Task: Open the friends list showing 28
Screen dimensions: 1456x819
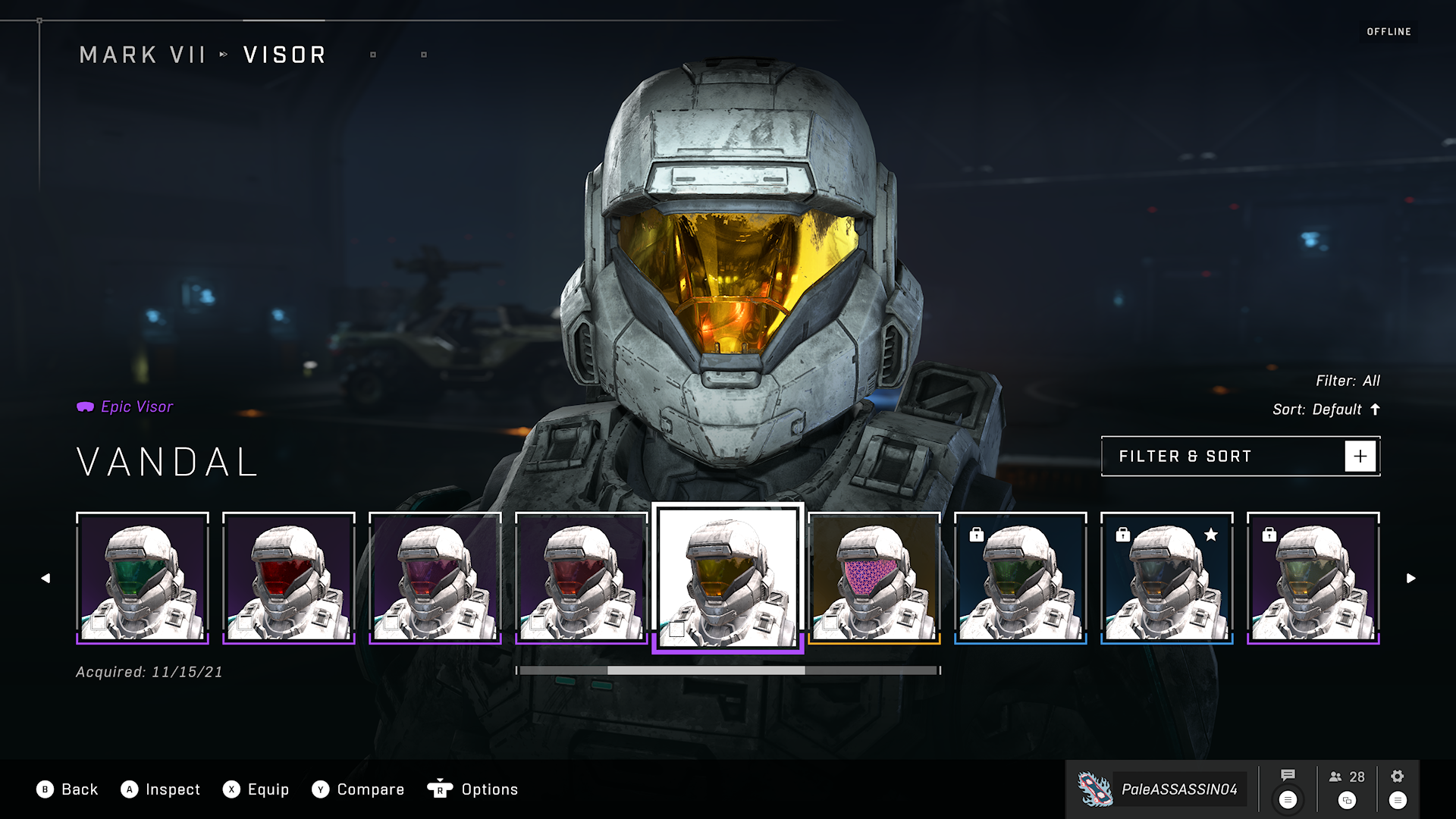Action: click(1347, 777)
